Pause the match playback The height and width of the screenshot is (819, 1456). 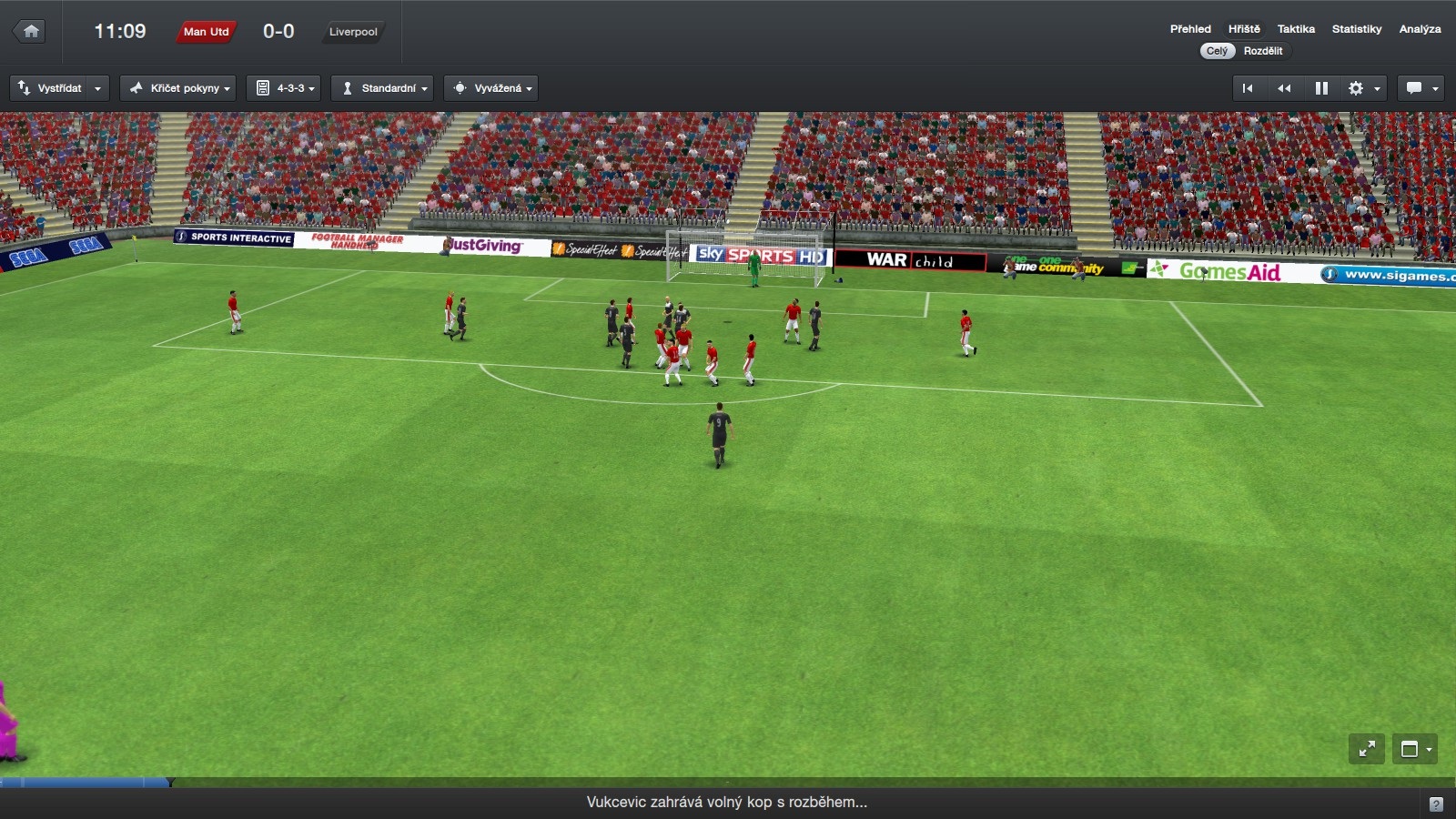1321,88
